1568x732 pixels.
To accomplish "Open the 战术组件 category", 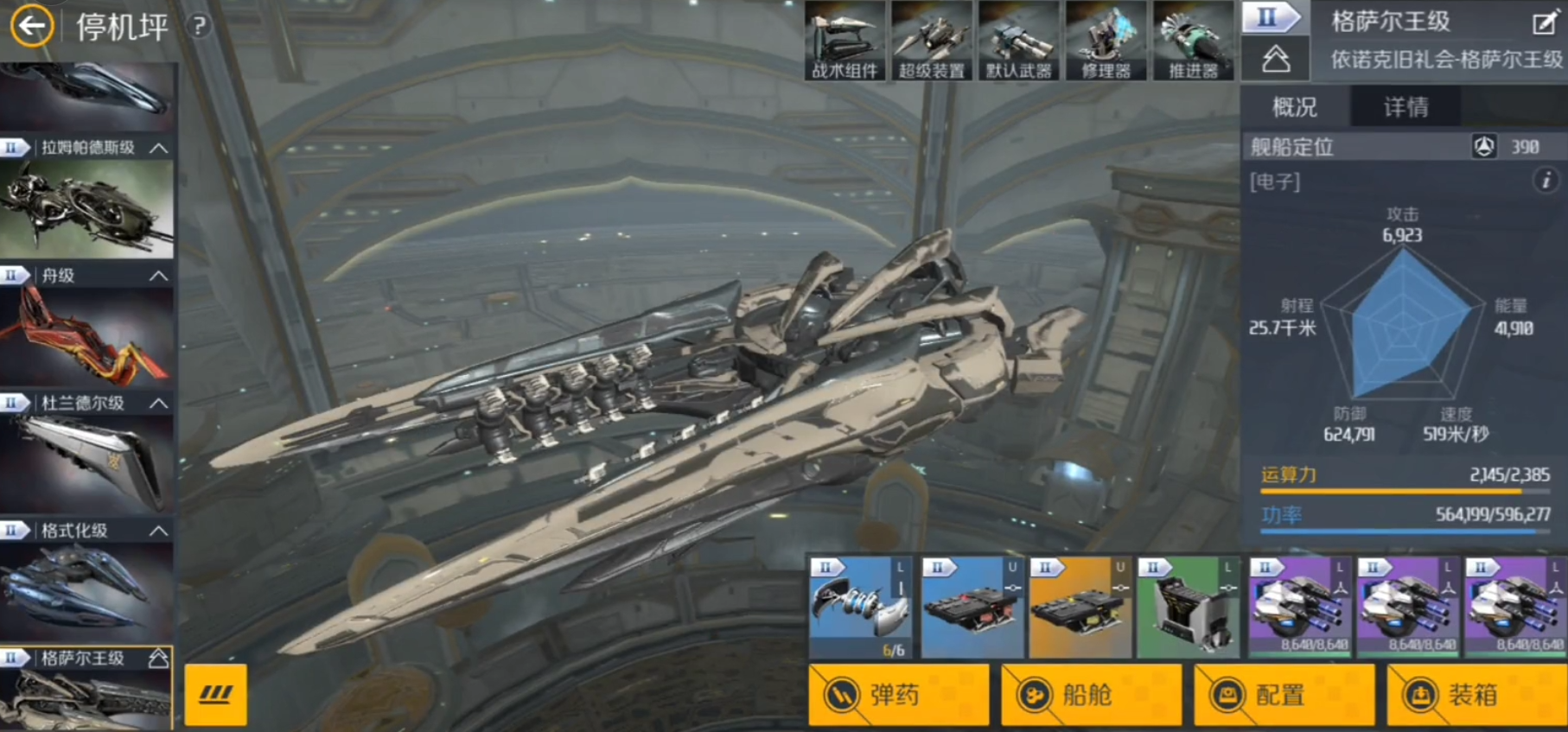I will (845, 41).
